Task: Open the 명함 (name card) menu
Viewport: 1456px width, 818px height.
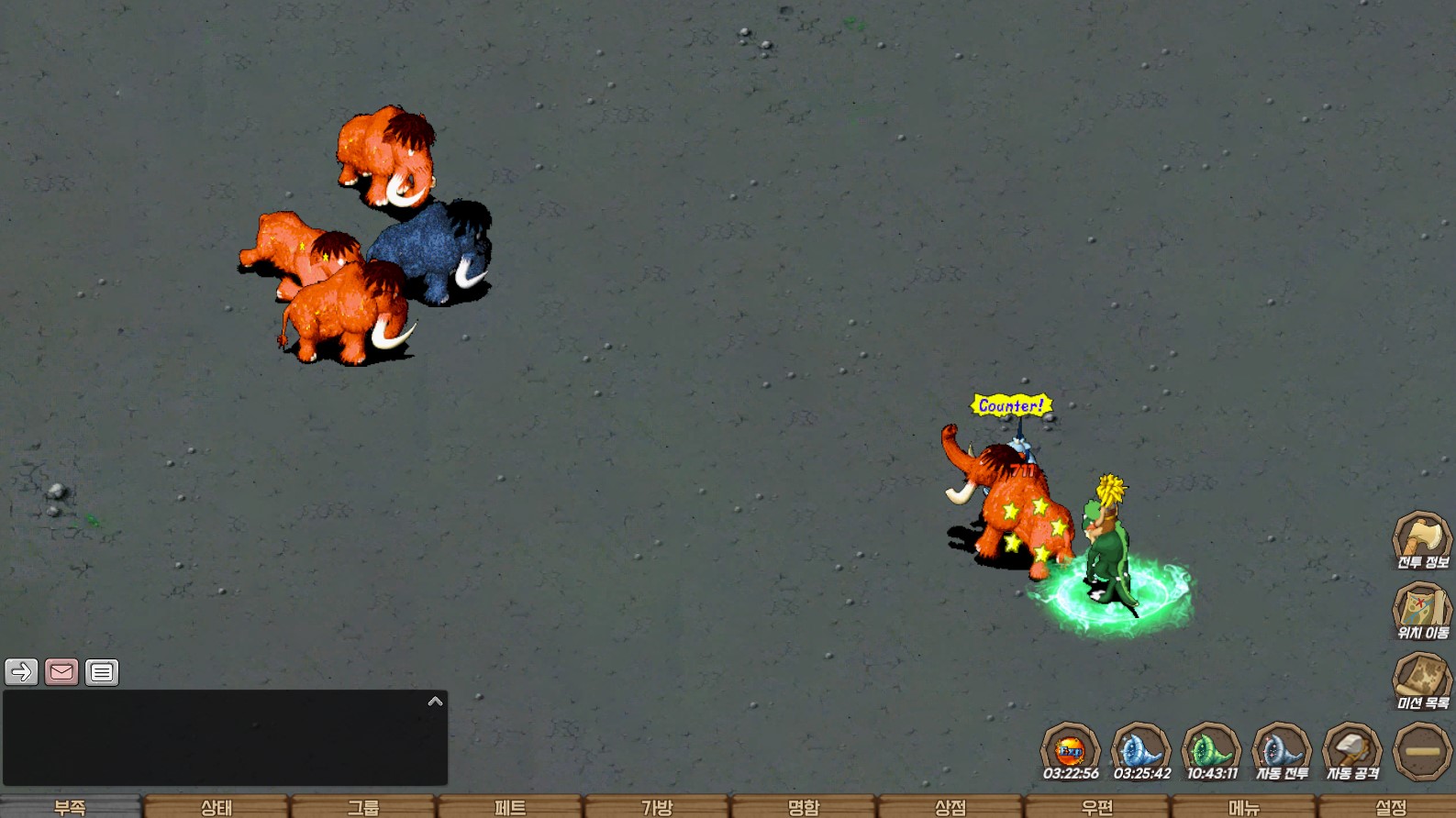Action: coord(804,807)
